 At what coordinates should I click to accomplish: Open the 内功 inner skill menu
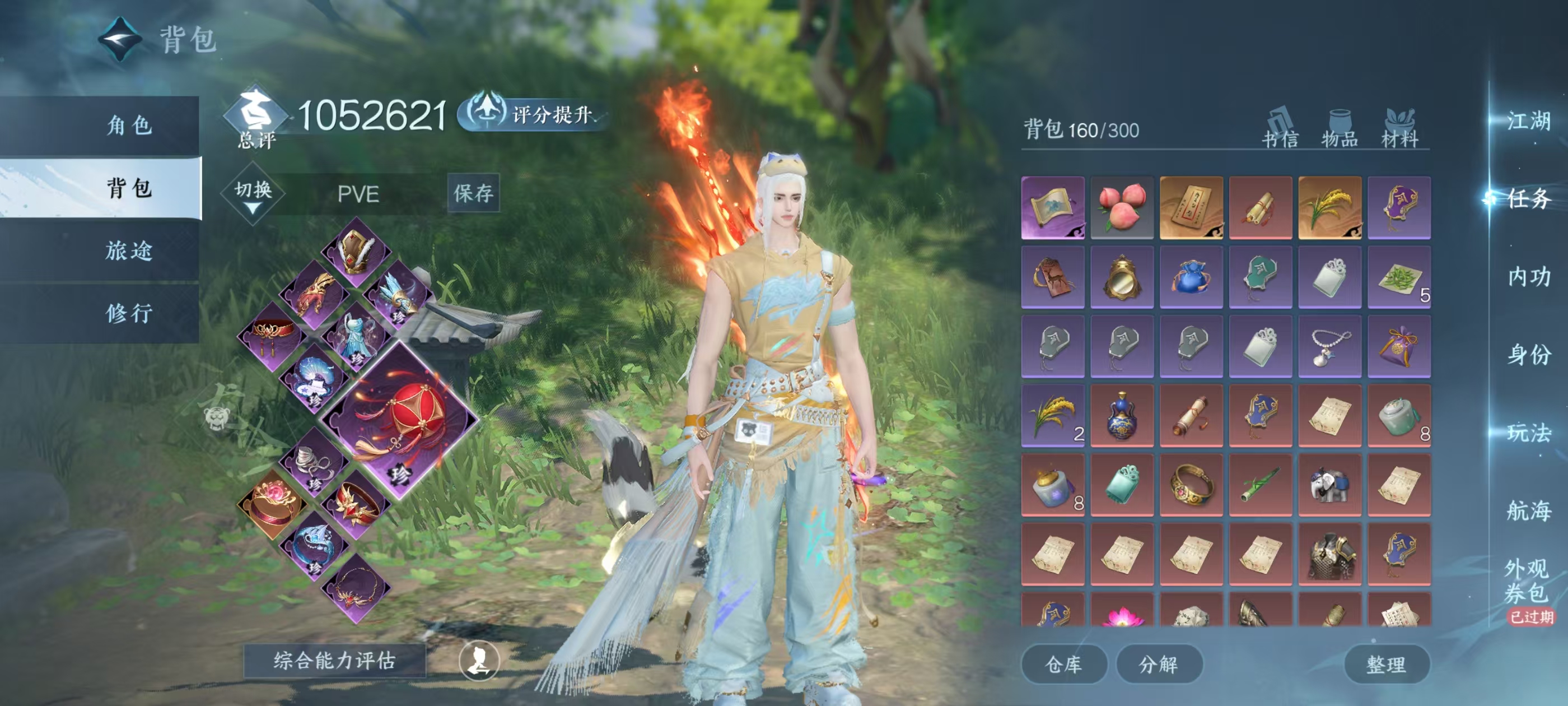click(1528, 277)
